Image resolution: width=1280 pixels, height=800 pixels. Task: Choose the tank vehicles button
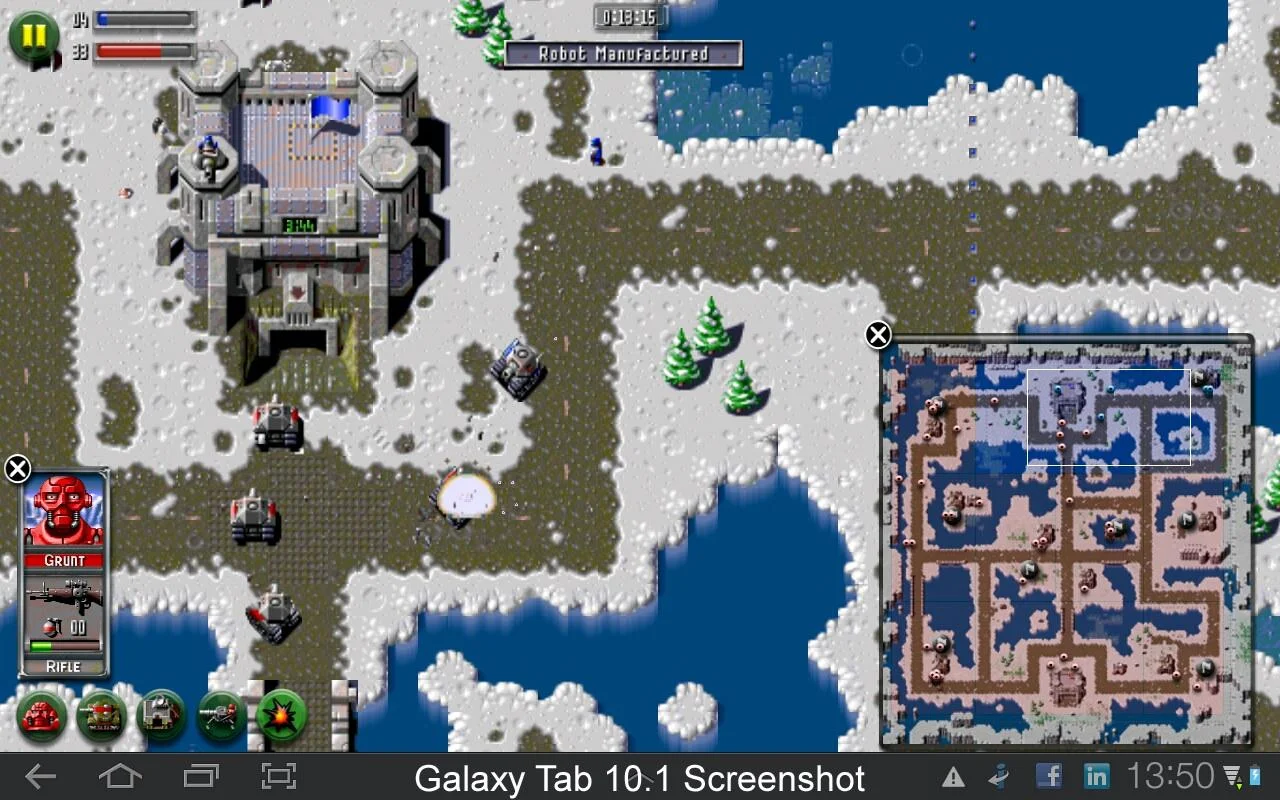(102, 716)
